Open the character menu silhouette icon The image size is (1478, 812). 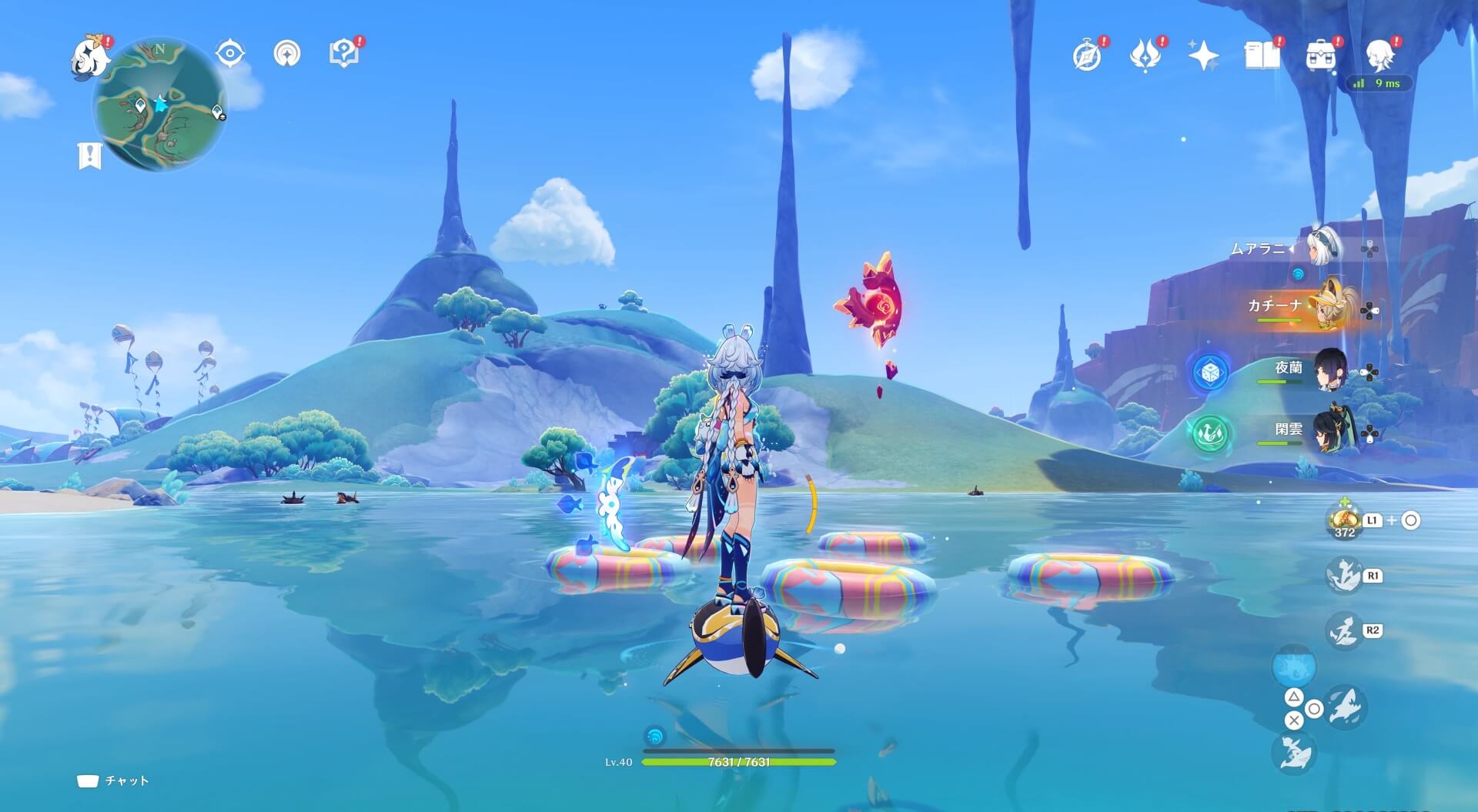click(x=1382, y=55)
